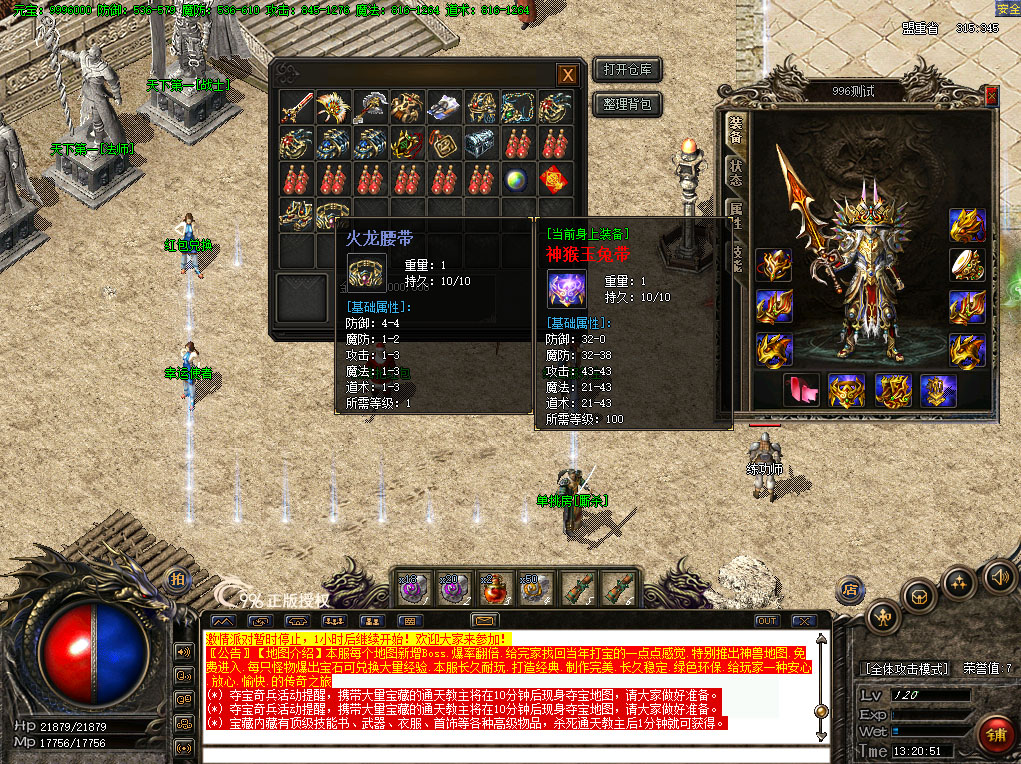Close the inventory bag window
1021x764 pixels.
point(567,75)
